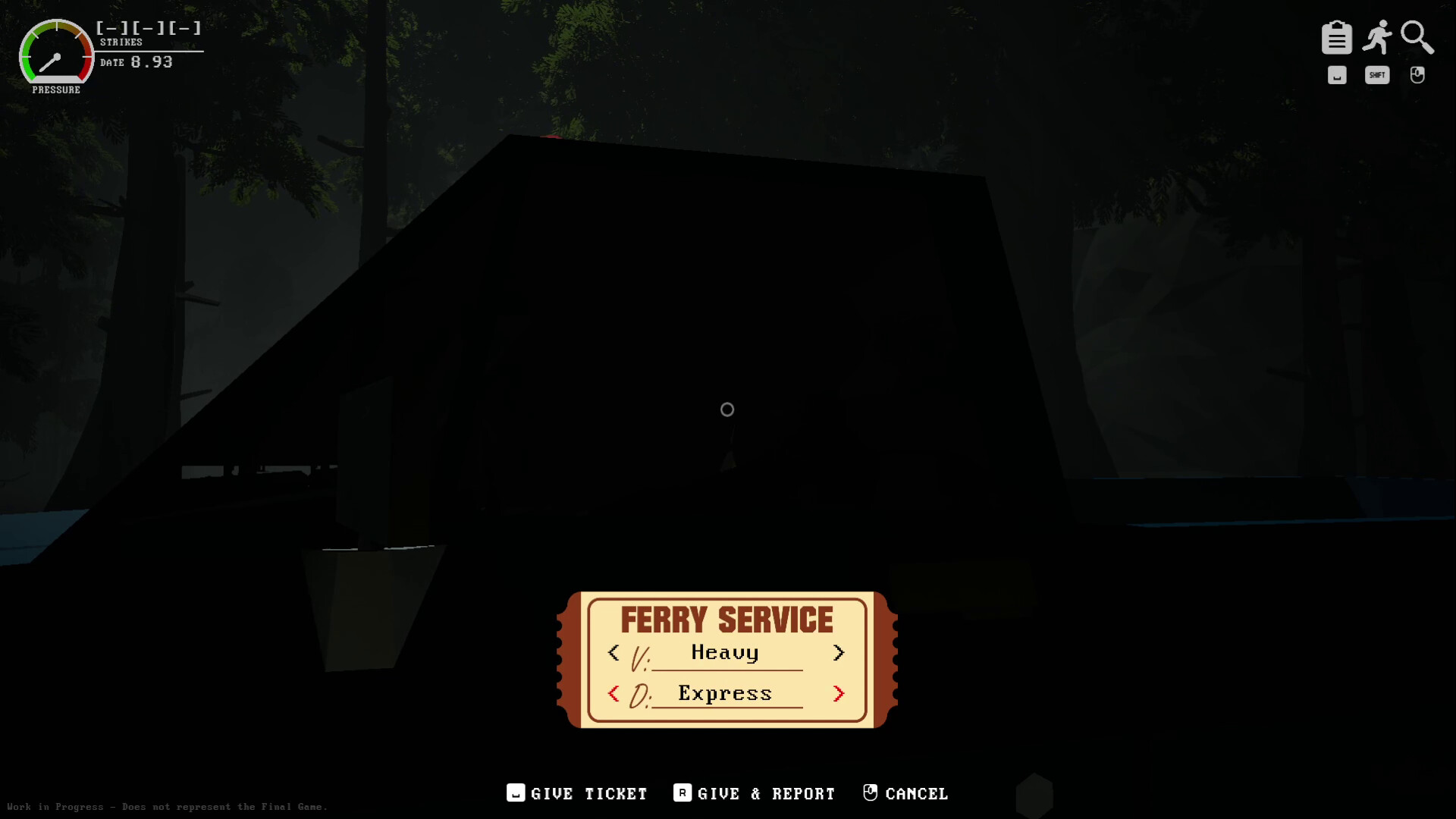Click the mouse icon beside CANCEL
The width and height of the screenshot is (1456, 819).
(x=871, y=792)
